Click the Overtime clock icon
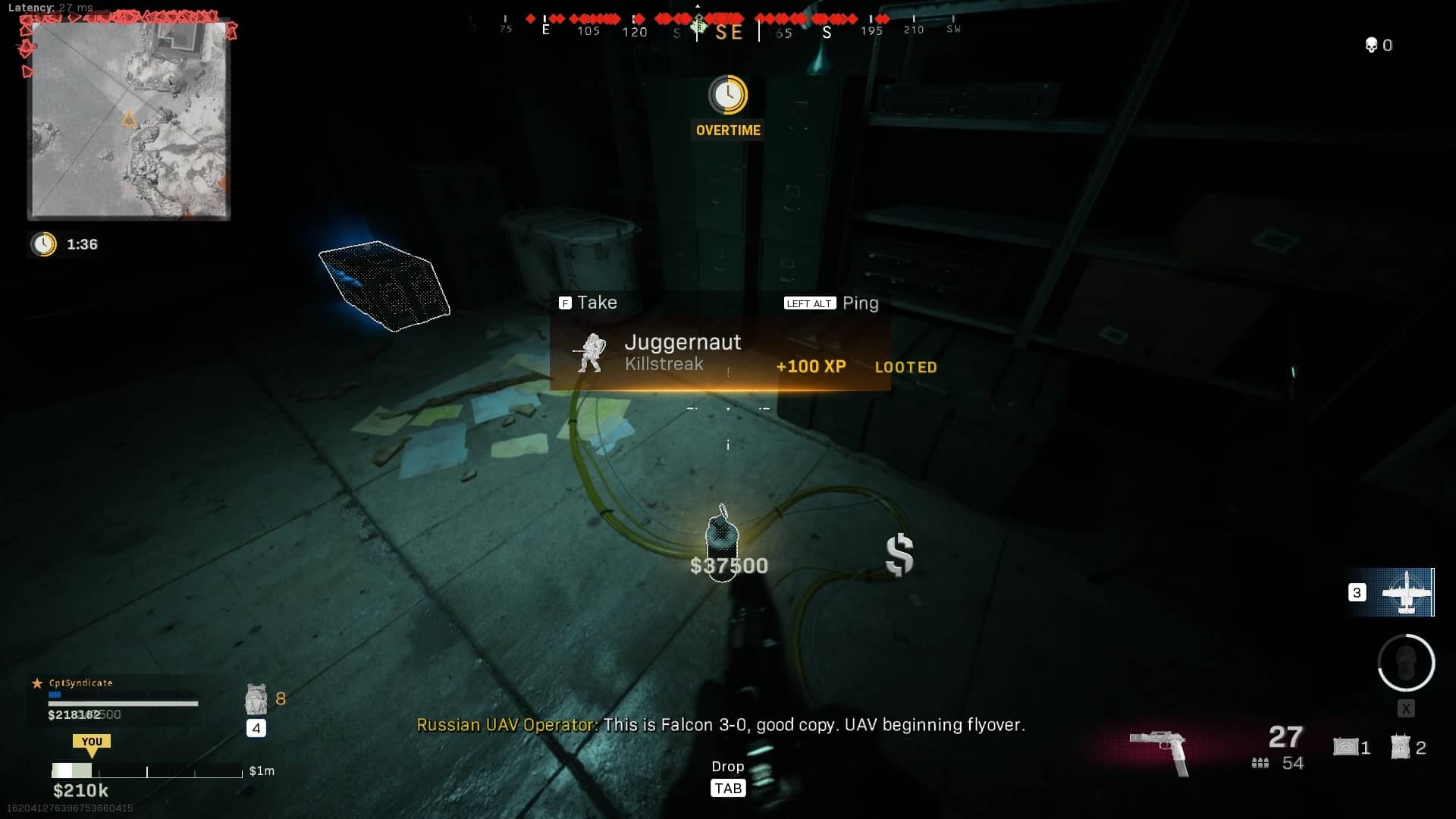 click(728, 95)
